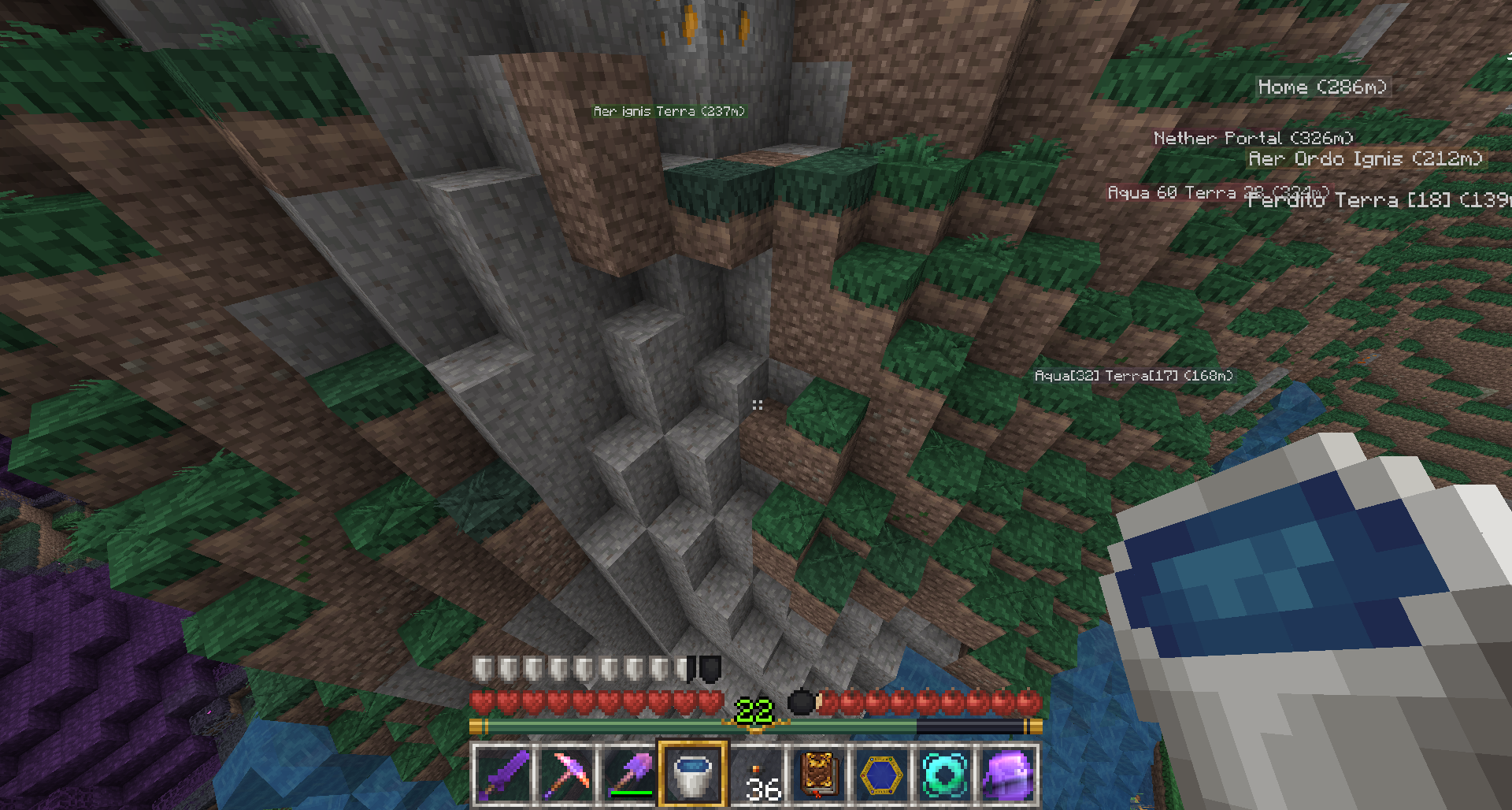
Task: Select the teal ring item slot
Action: point(945,775)
